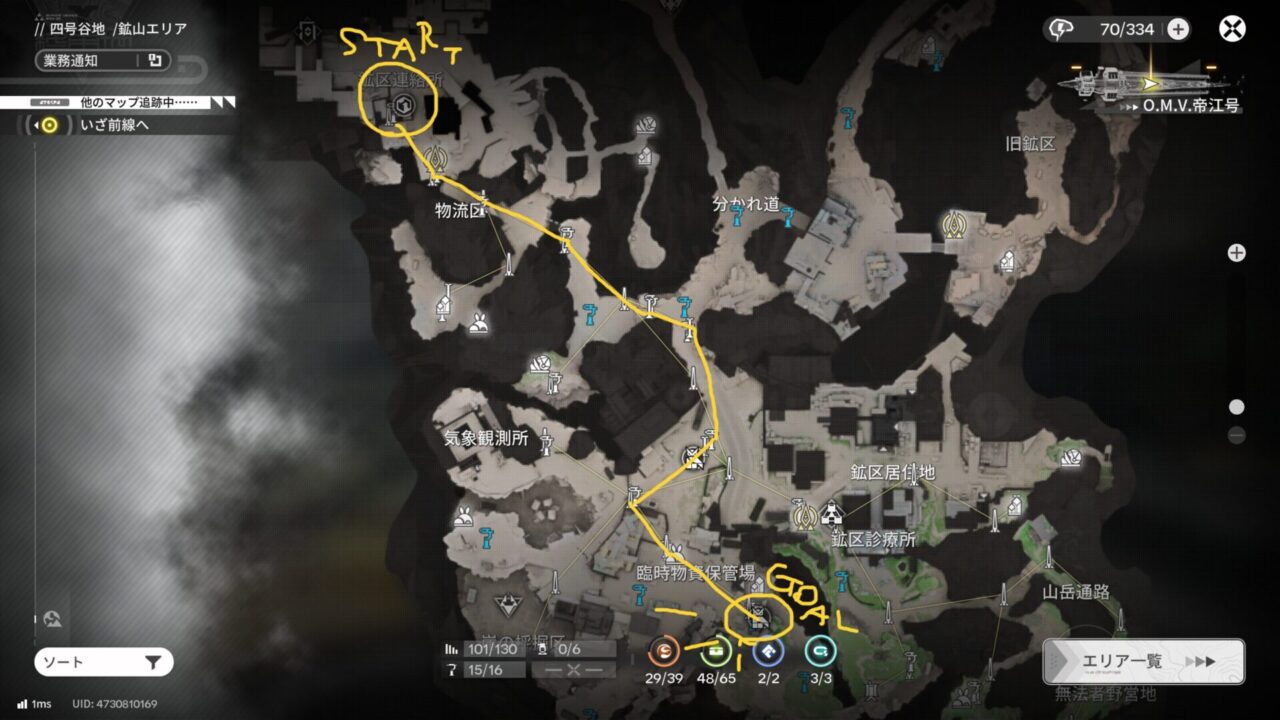Click the 分かれ道 map label
Image resolution: width=1280 pixels, height=720 pixels.
pos(745,204)
